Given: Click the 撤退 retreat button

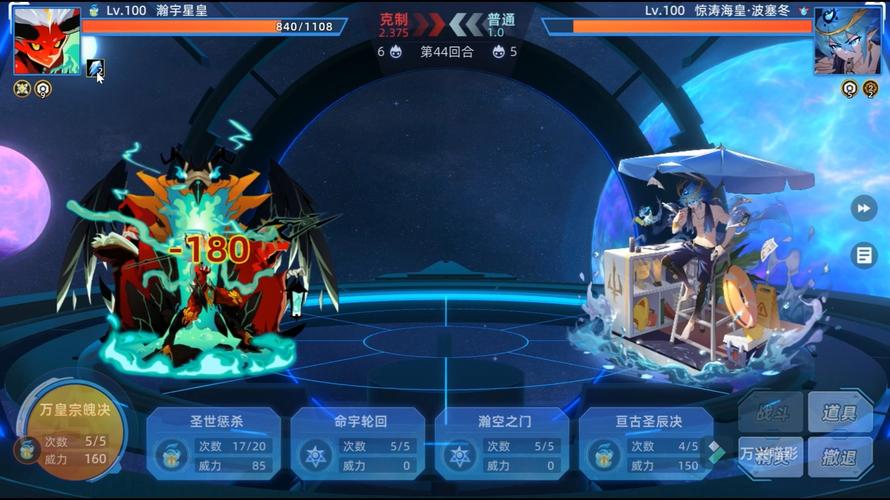Looking at the screenshot, I should click(839, 457).
